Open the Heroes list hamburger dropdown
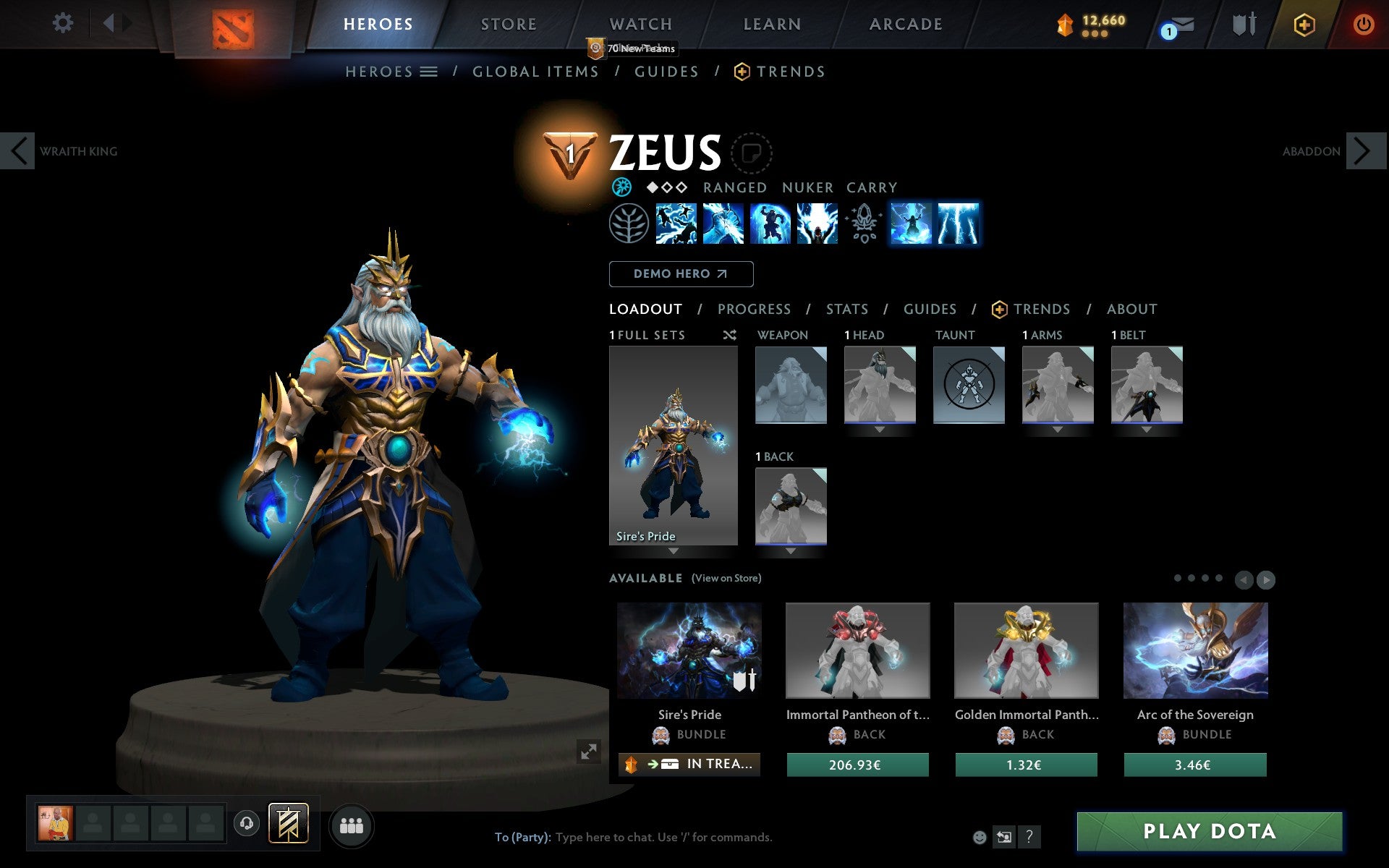 click(430, 71)
